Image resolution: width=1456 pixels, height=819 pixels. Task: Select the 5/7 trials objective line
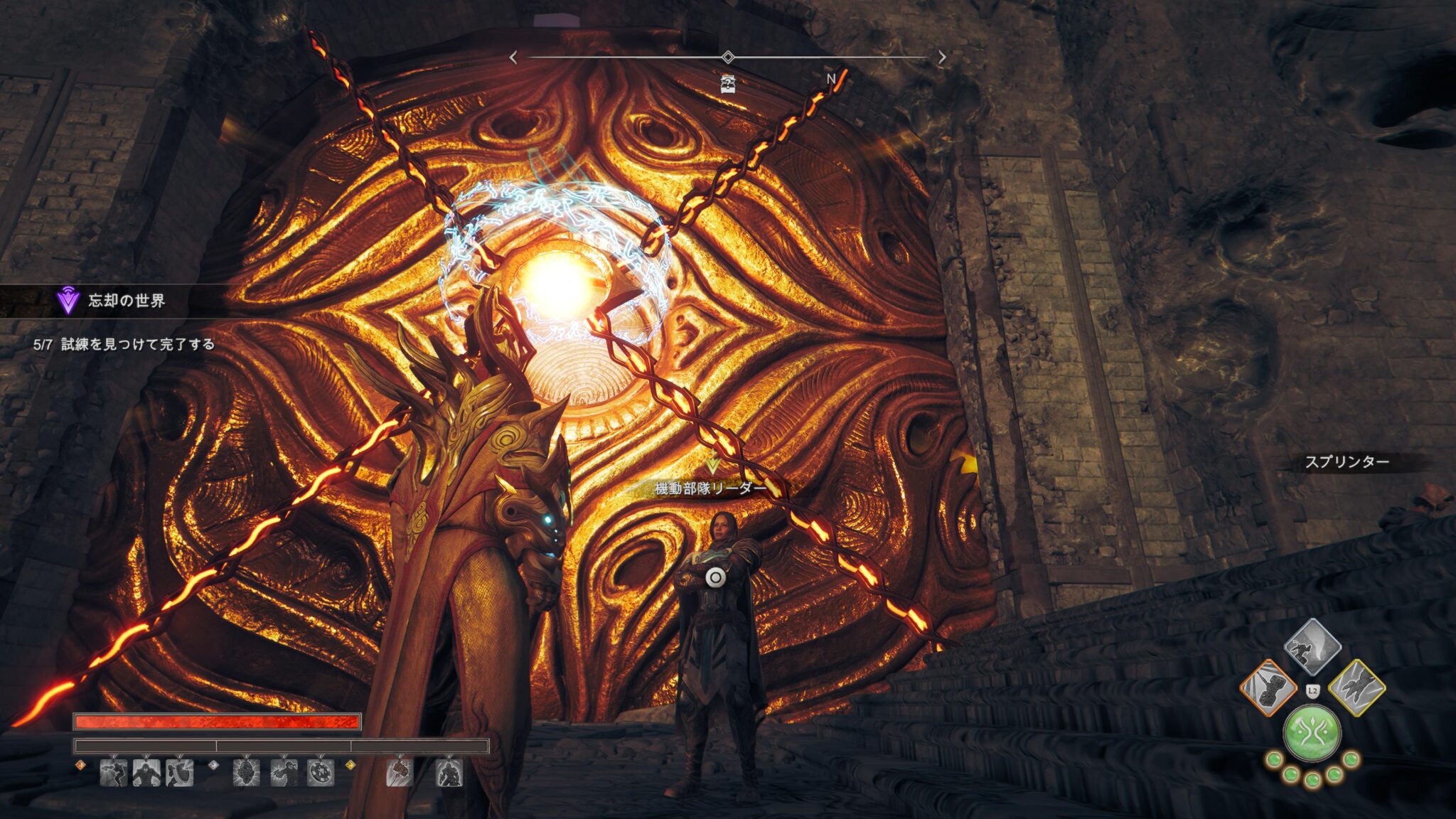pos(124,345)
